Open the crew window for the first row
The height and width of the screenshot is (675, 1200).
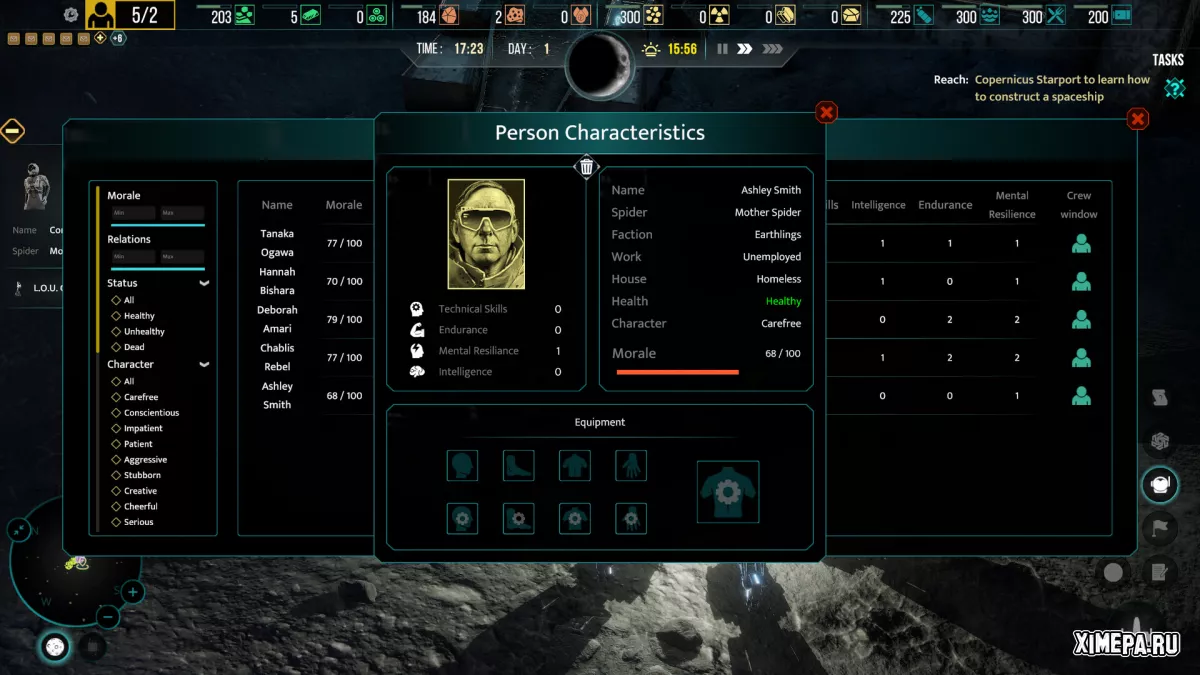pyautogui.click(x=1081, y=243)
